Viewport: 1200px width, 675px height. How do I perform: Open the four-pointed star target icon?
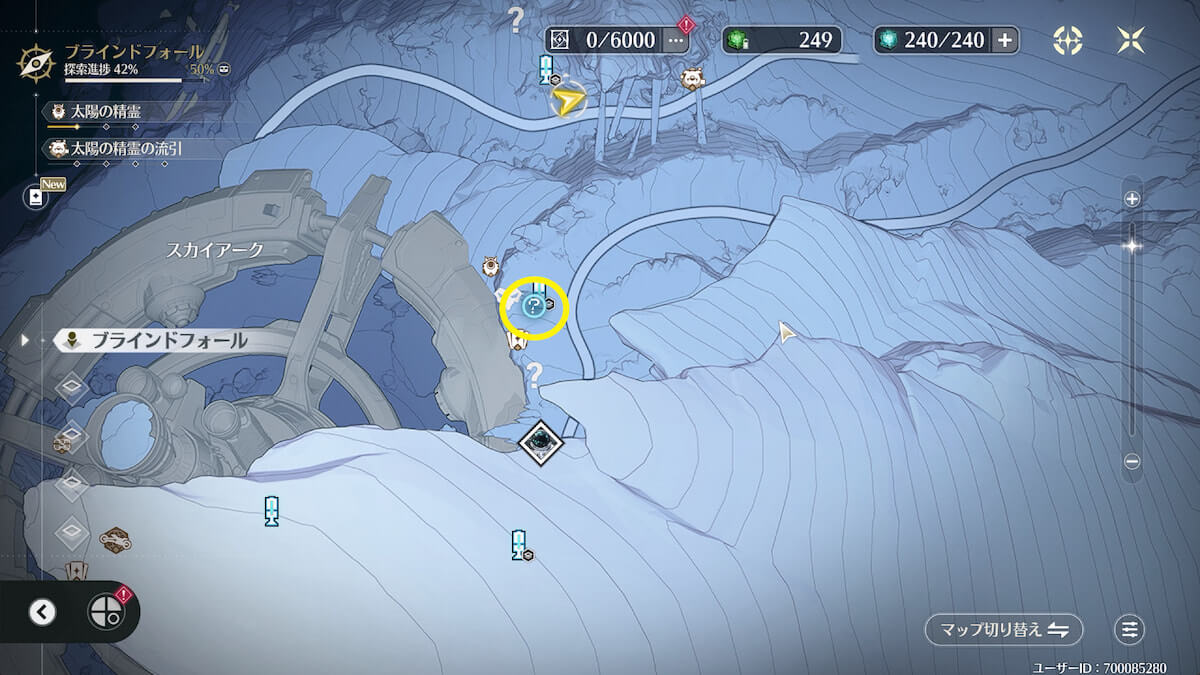coord(1067,40)
